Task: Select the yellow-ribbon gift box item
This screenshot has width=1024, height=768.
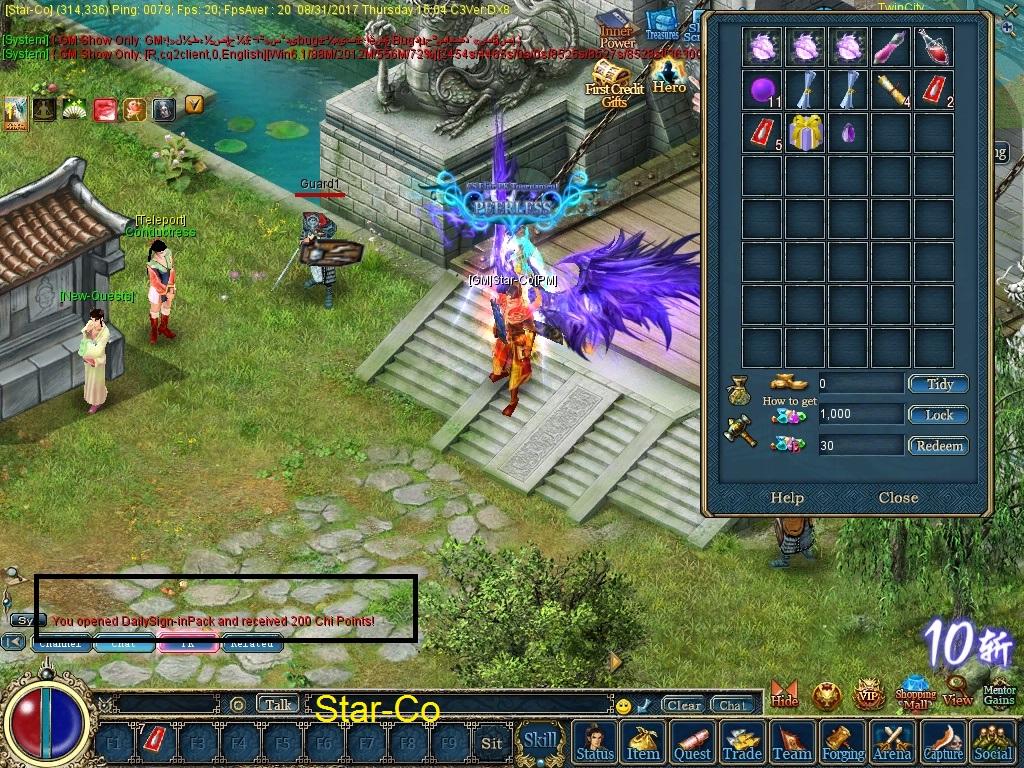Action: [805, 133]
